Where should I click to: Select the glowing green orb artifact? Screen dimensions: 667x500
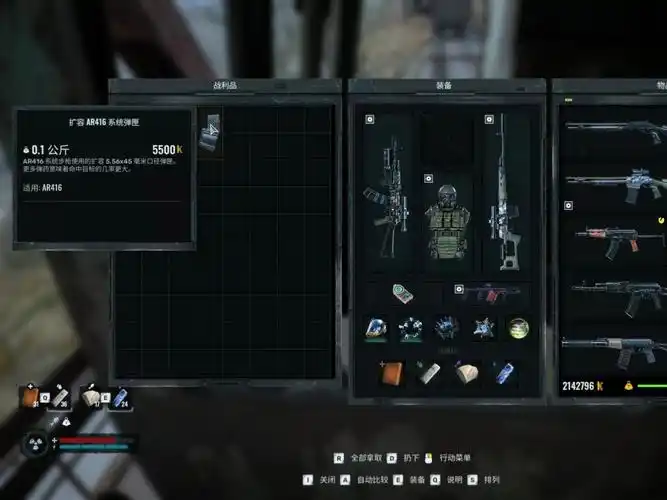517,327
